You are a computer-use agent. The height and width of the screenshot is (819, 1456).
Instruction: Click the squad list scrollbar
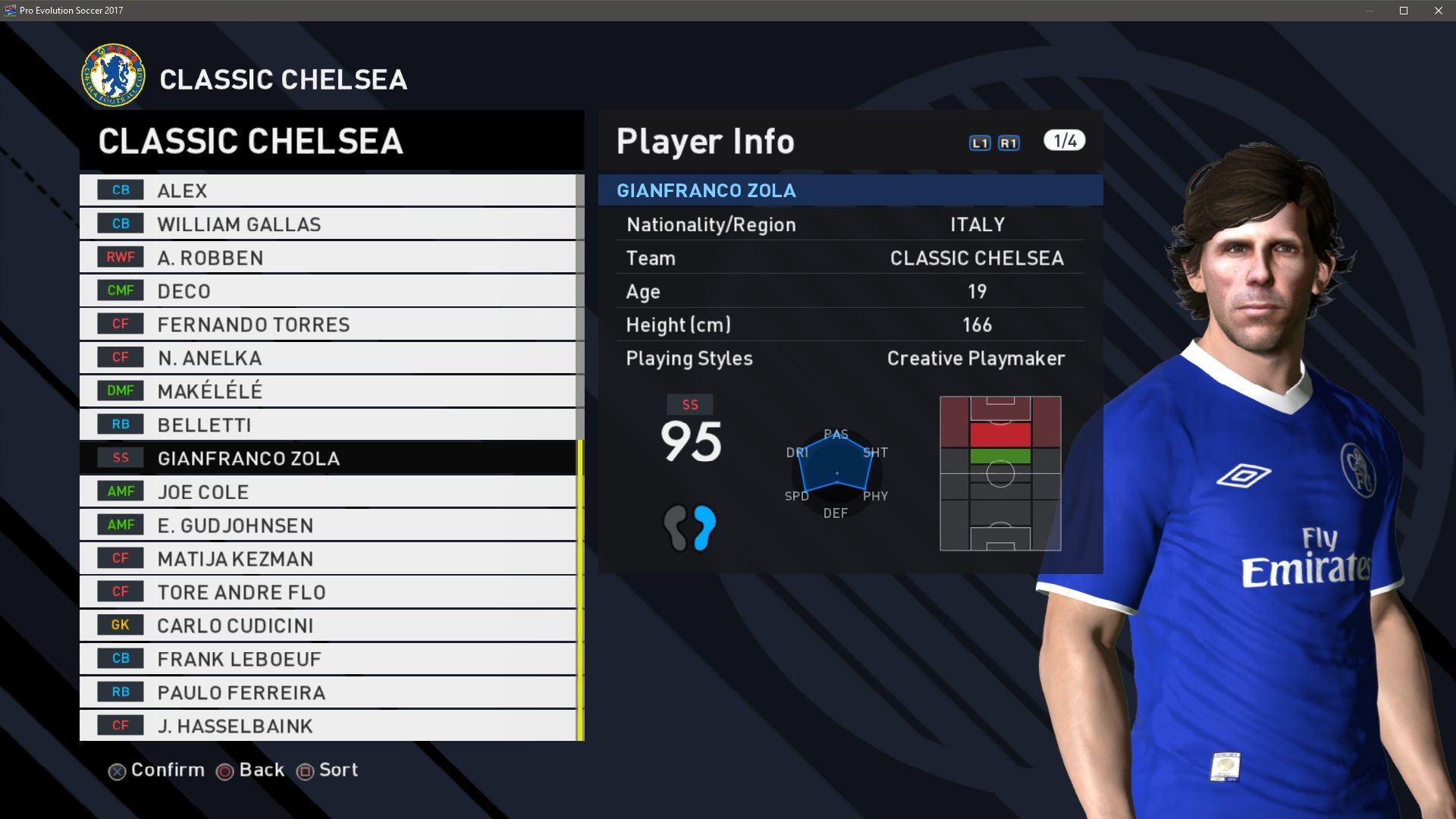(580, 590)
